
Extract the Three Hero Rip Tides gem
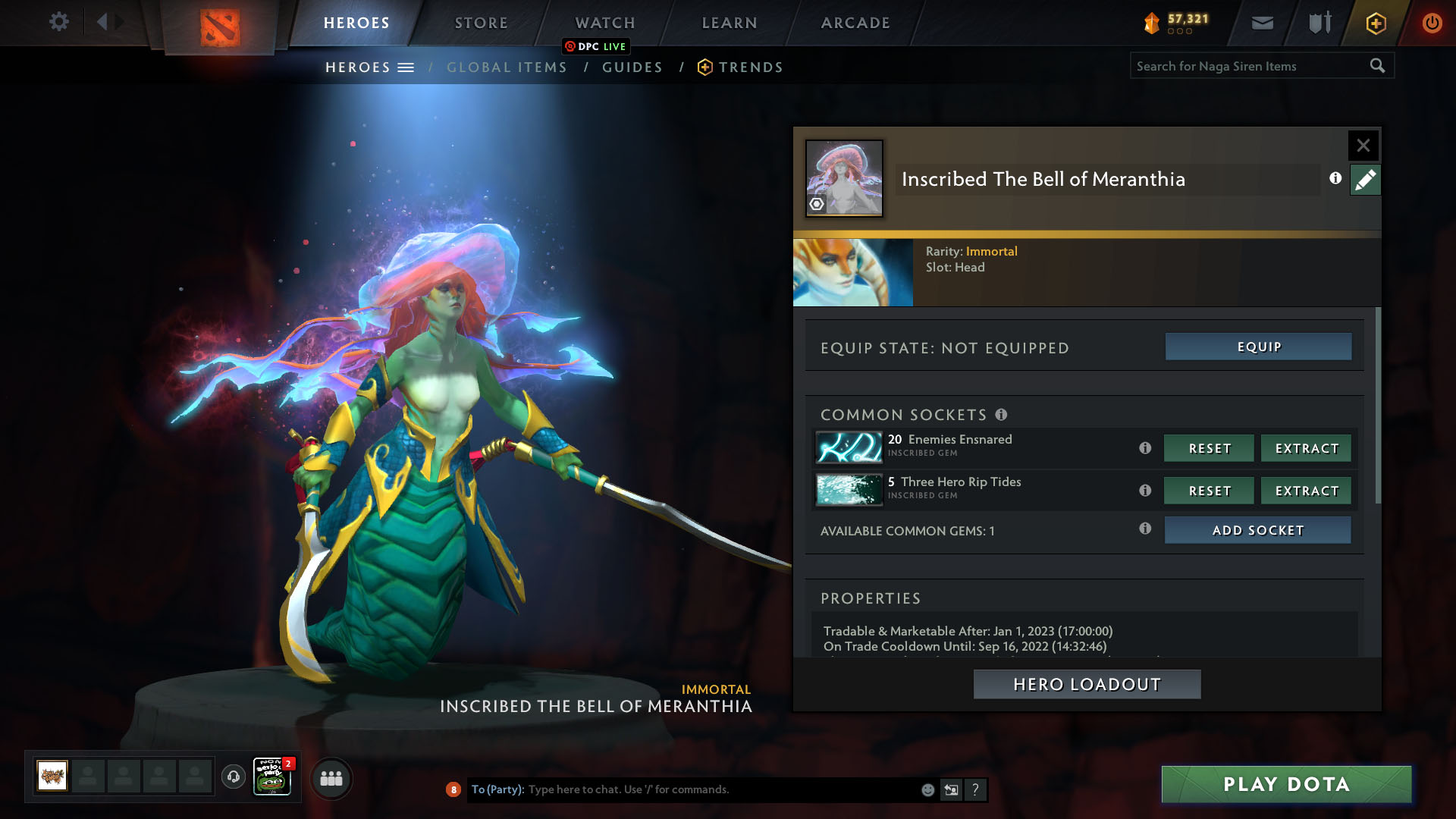[x=1306, y=491]
